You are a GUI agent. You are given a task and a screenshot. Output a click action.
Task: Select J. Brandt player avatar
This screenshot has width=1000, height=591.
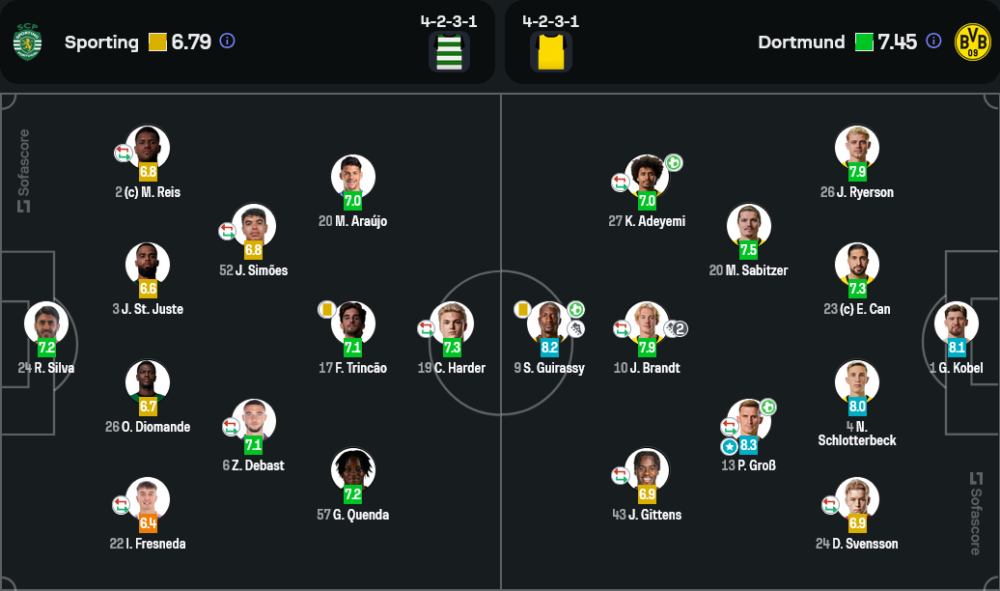click(647, 324)
